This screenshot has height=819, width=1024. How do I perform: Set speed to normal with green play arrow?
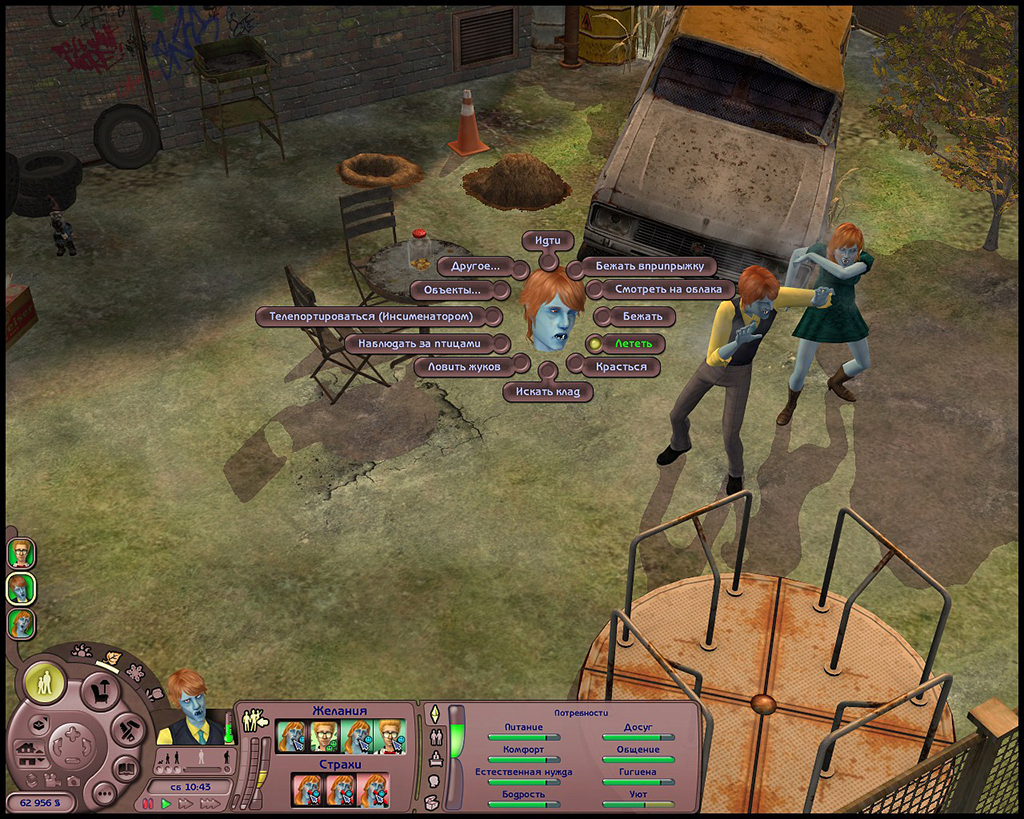coord(166,803)
